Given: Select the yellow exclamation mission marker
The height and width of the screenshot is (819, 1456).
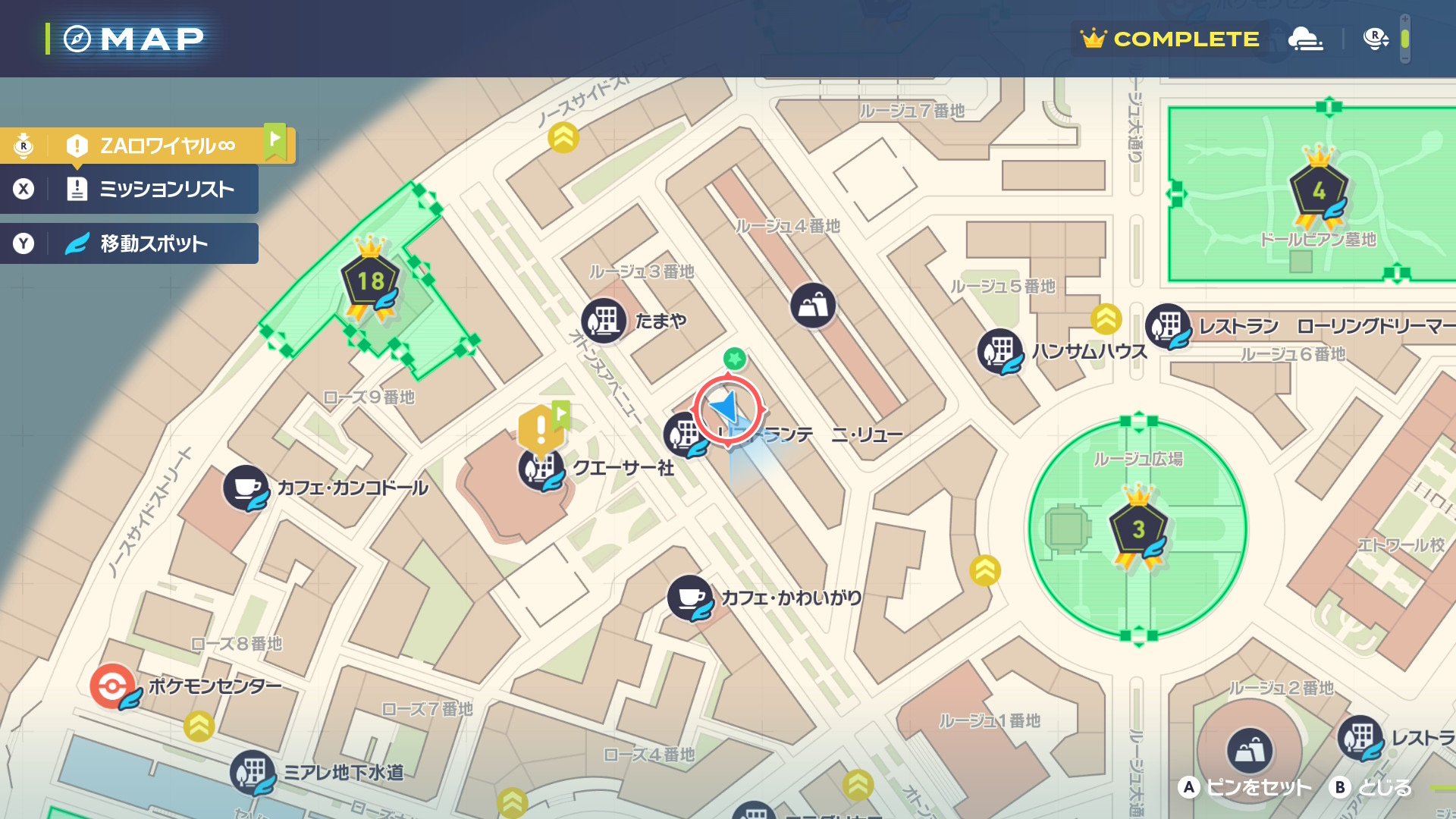Looking at the screenshot, I should point(540,429).
